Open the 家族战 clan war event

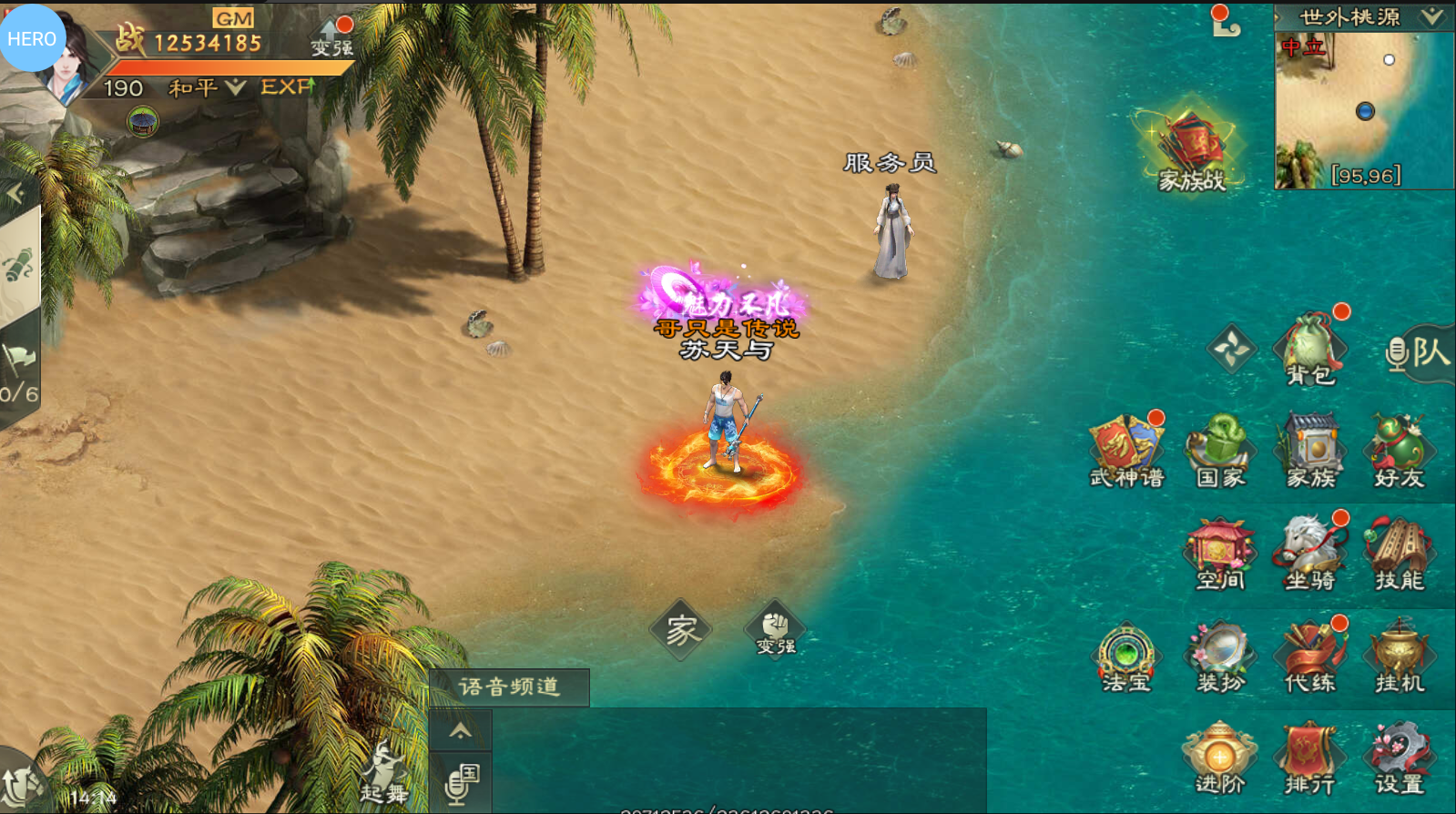pos(1192,151)
